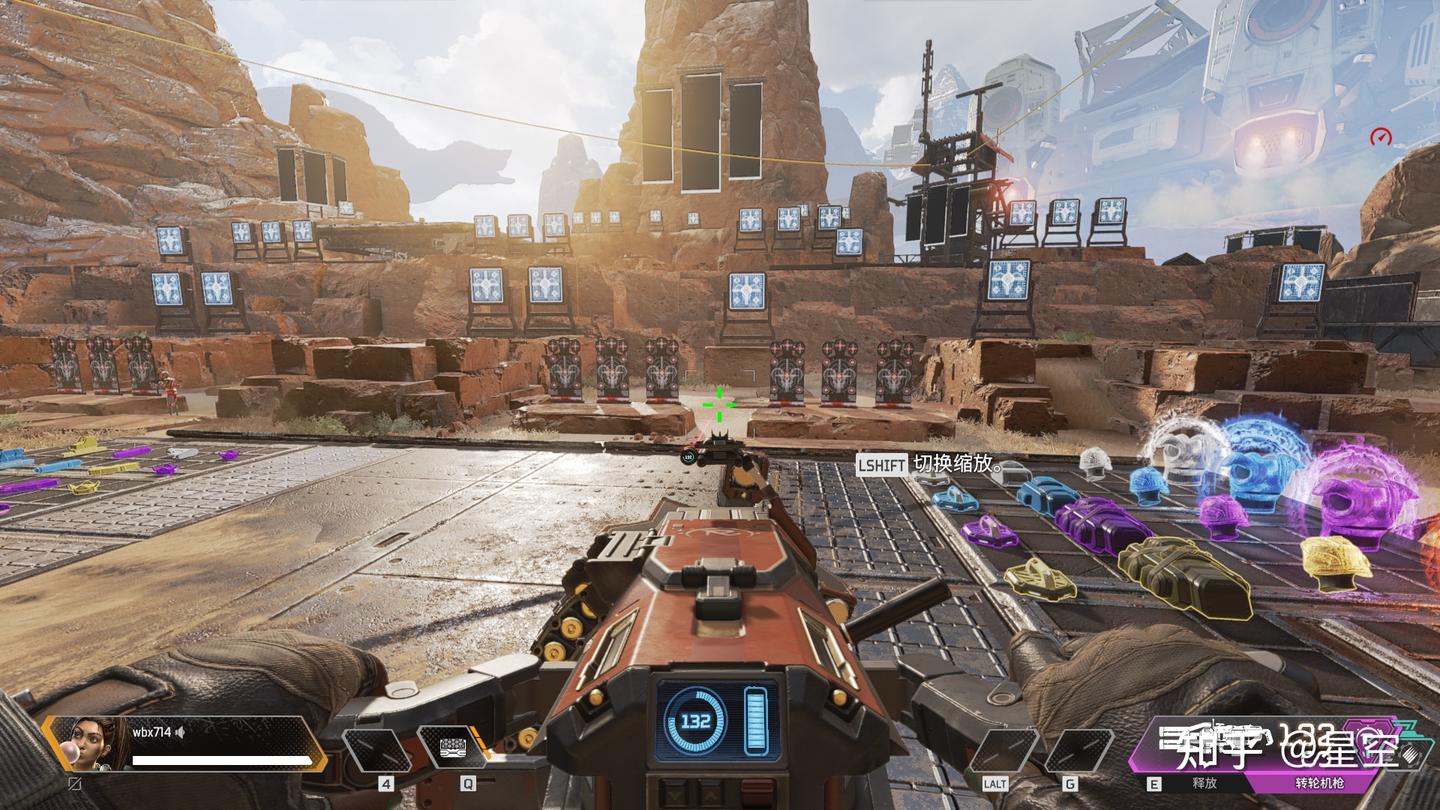Click the empty slot labeled LALT

pyautogui.click(x=1003, y=751)
